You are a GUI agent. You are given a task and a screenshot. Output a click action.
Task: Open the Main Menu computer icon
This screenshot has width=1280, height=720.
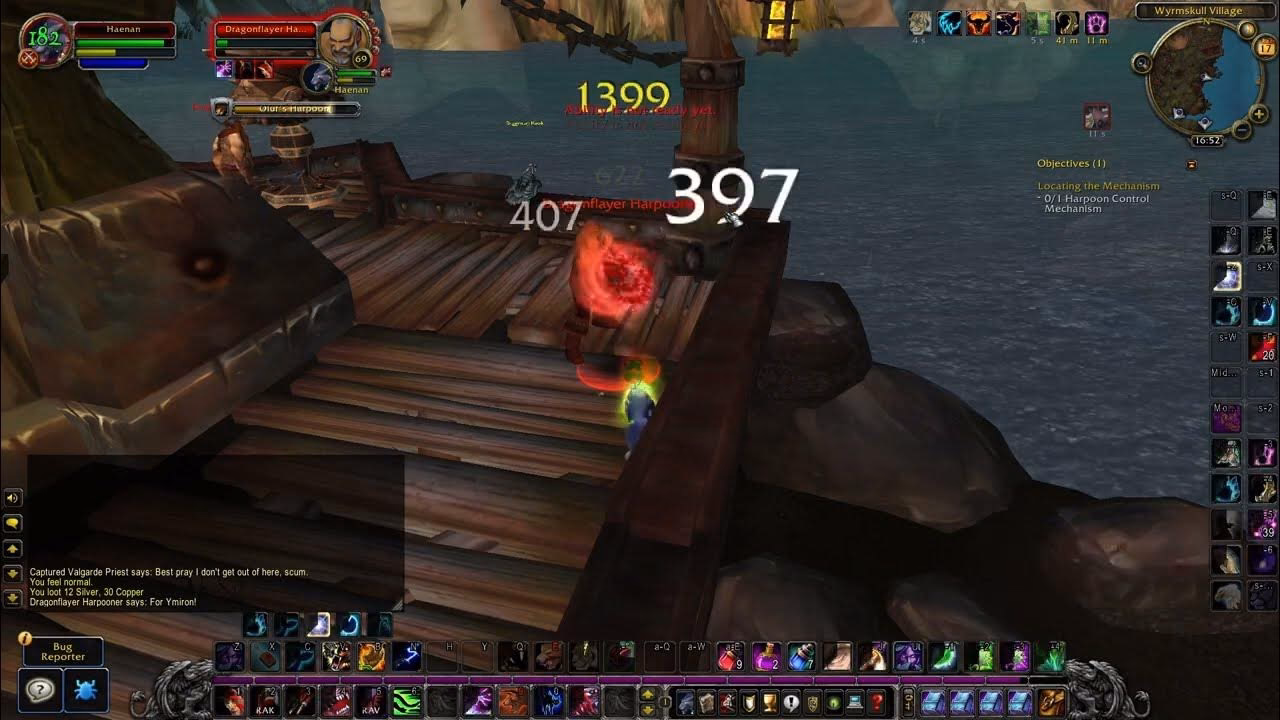(x=853, y=701)
